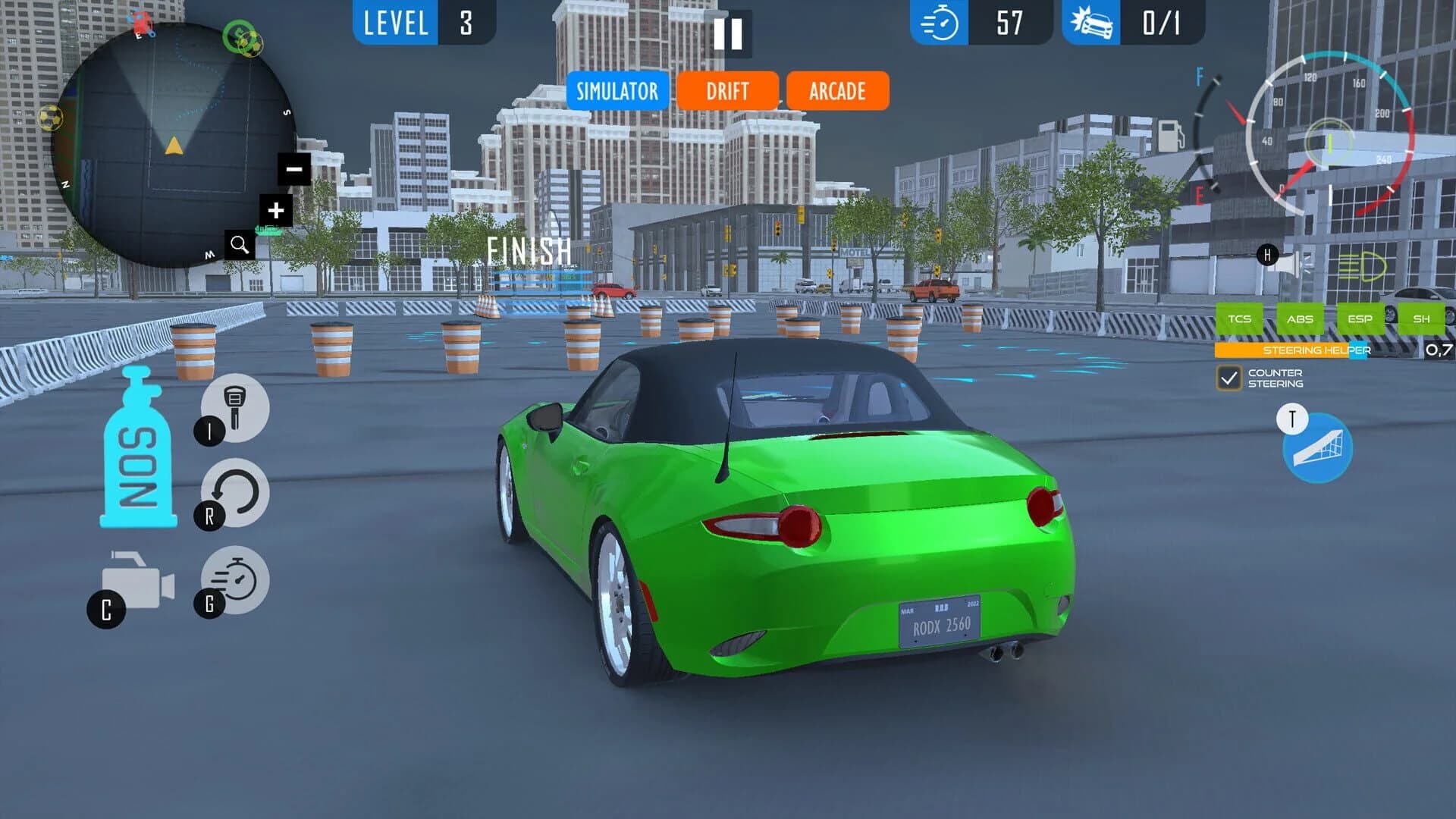
Task: Switch to Arcade mode
Action: [x=836, y=91]
